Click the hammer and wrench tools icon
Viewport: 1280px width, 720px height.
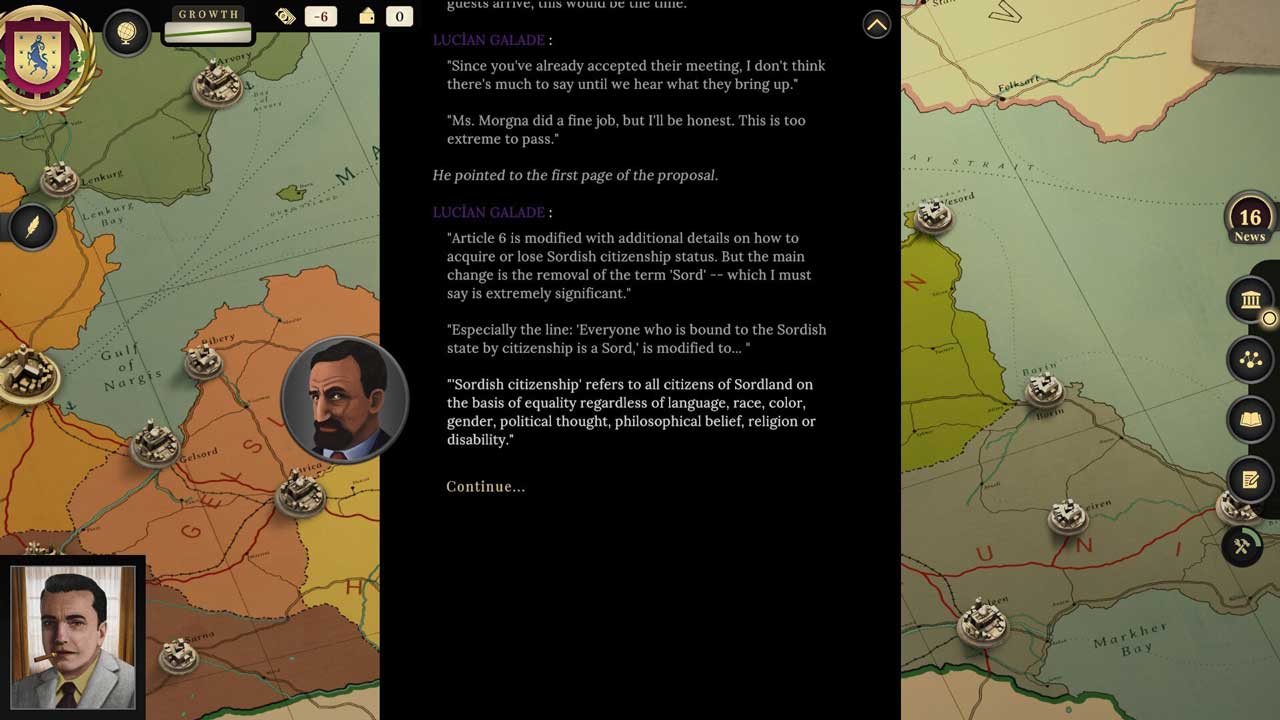[1242, 546]
